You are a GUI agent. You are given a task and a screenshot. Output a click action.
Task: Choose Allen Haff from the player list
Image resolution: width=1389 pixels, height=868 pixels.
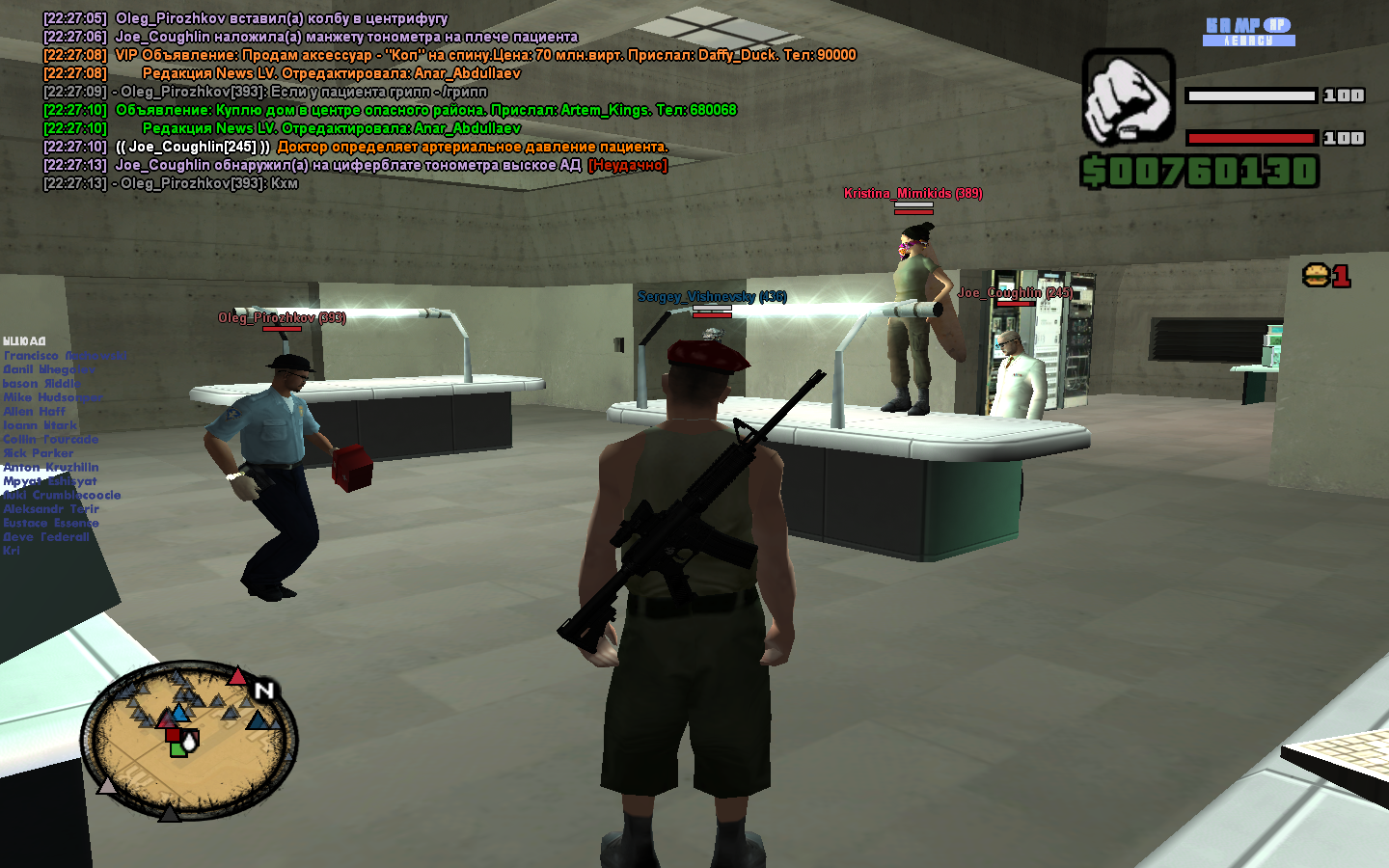[x=35, y=411]
